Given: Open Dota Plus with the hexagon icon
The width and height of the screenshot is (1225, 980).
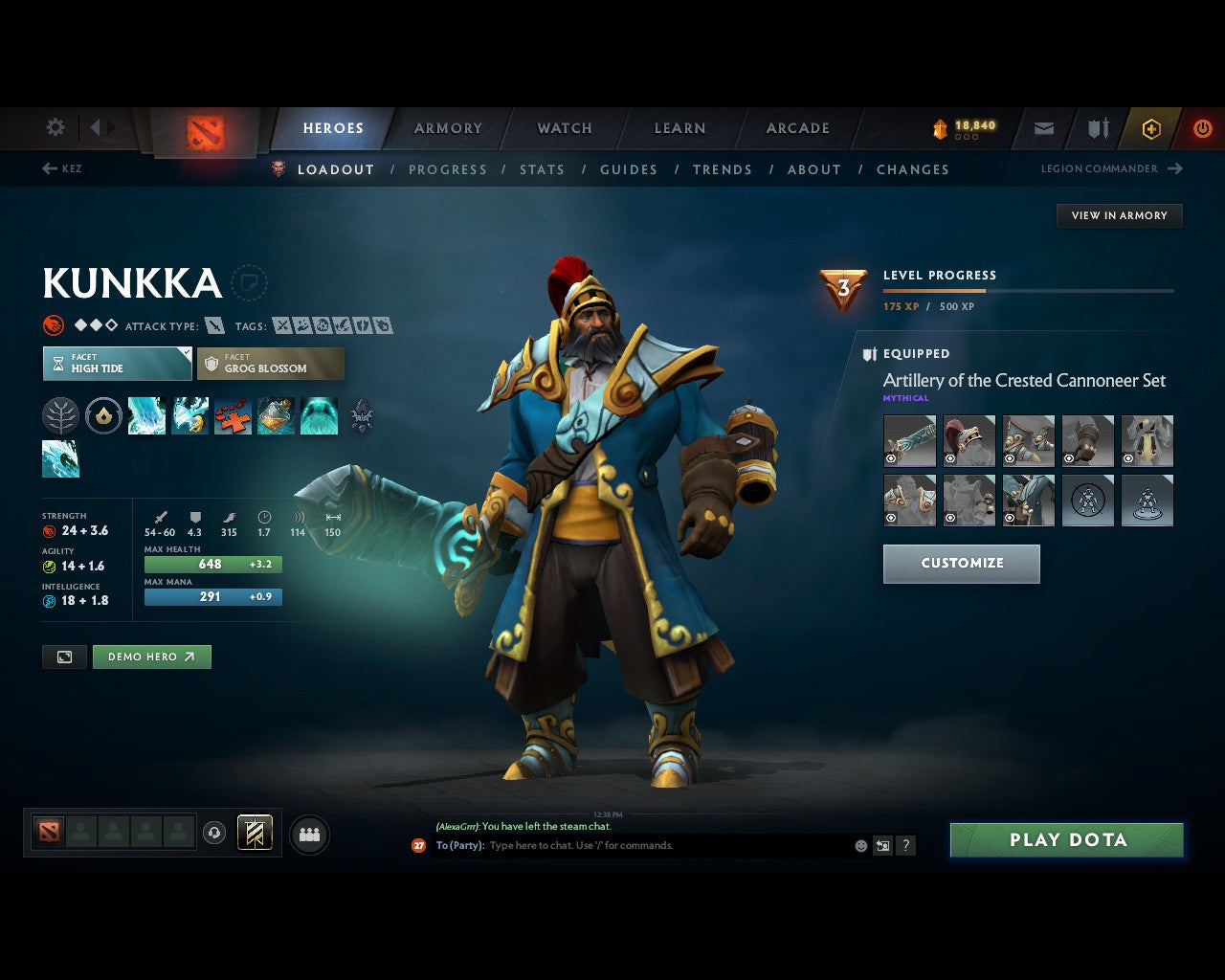Looking at the screenshot, I should pyautogui.click(x=1150, y=128).
